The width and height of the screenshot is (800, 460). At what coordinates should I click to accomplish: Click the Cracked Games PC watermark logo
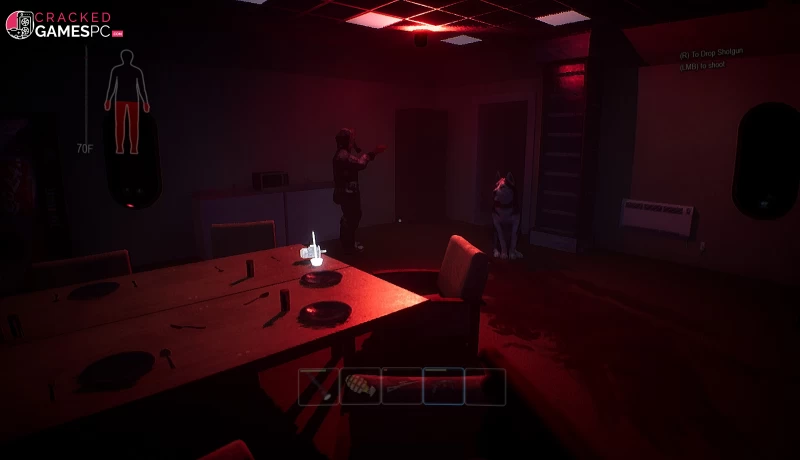[x=64, y=25]
